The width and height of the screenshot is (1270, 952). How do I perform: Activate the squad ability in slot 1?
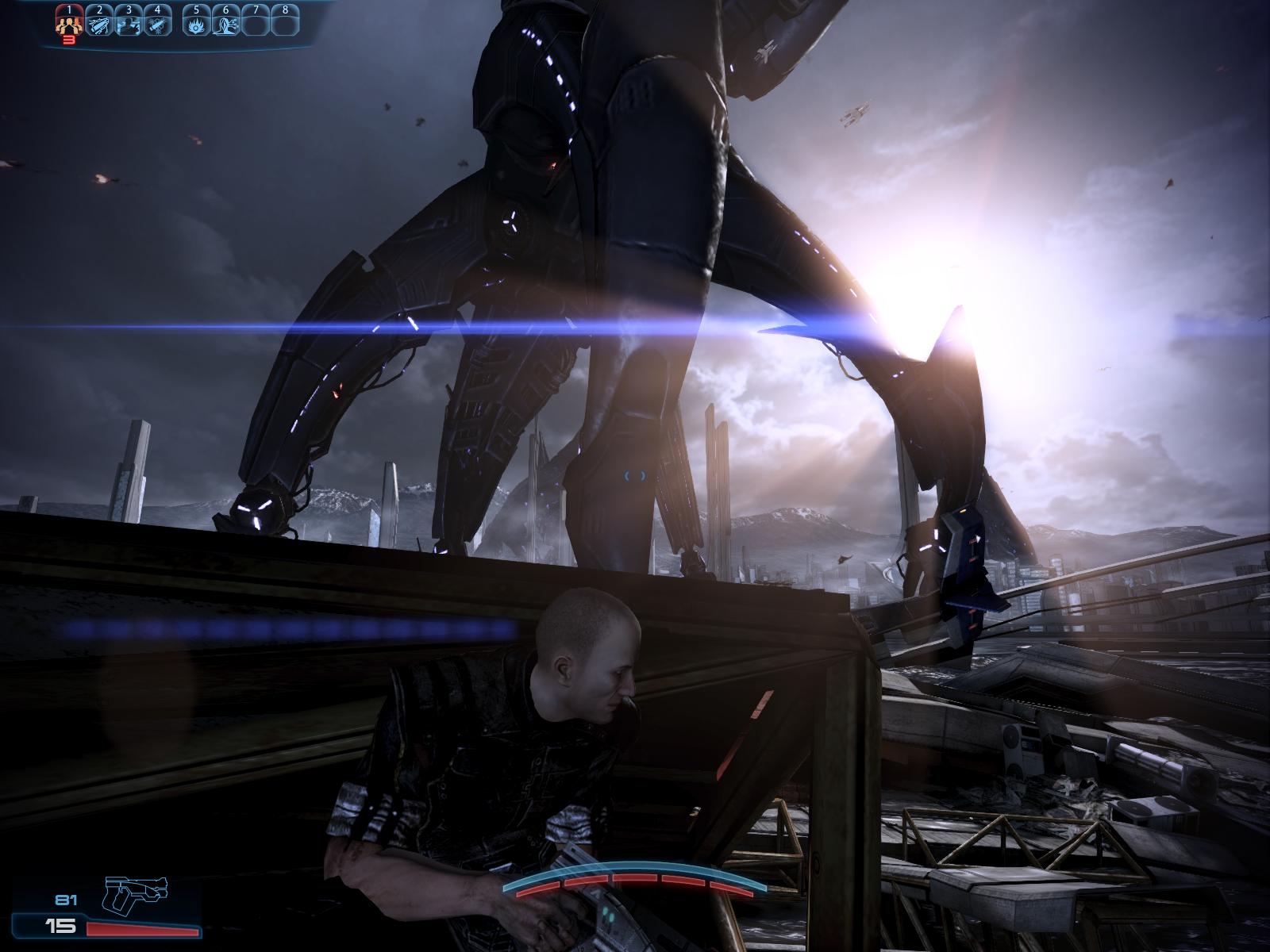point(69,25)
